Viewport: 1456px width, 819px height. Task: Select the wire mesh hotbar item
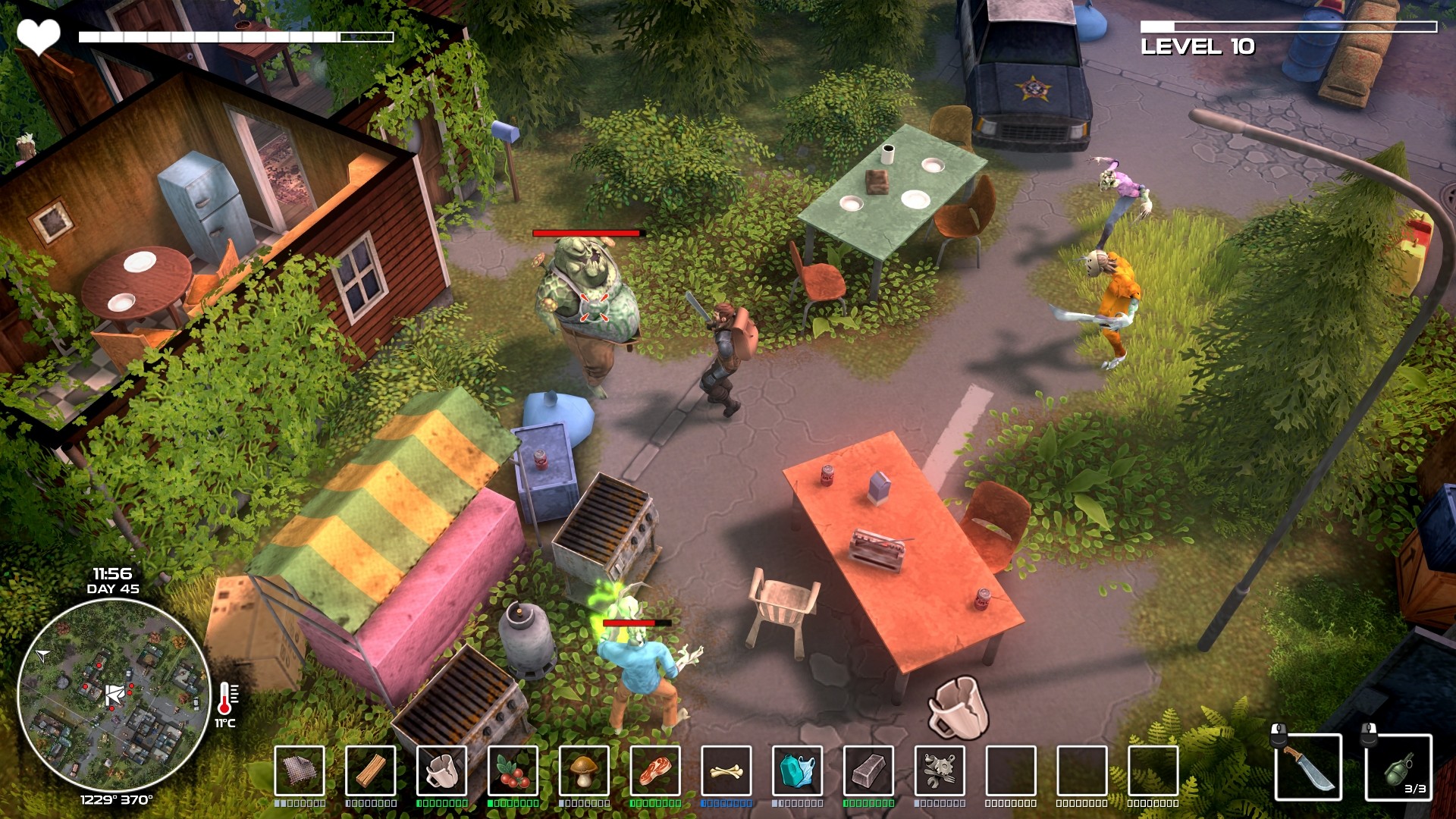tap(299, 772)
